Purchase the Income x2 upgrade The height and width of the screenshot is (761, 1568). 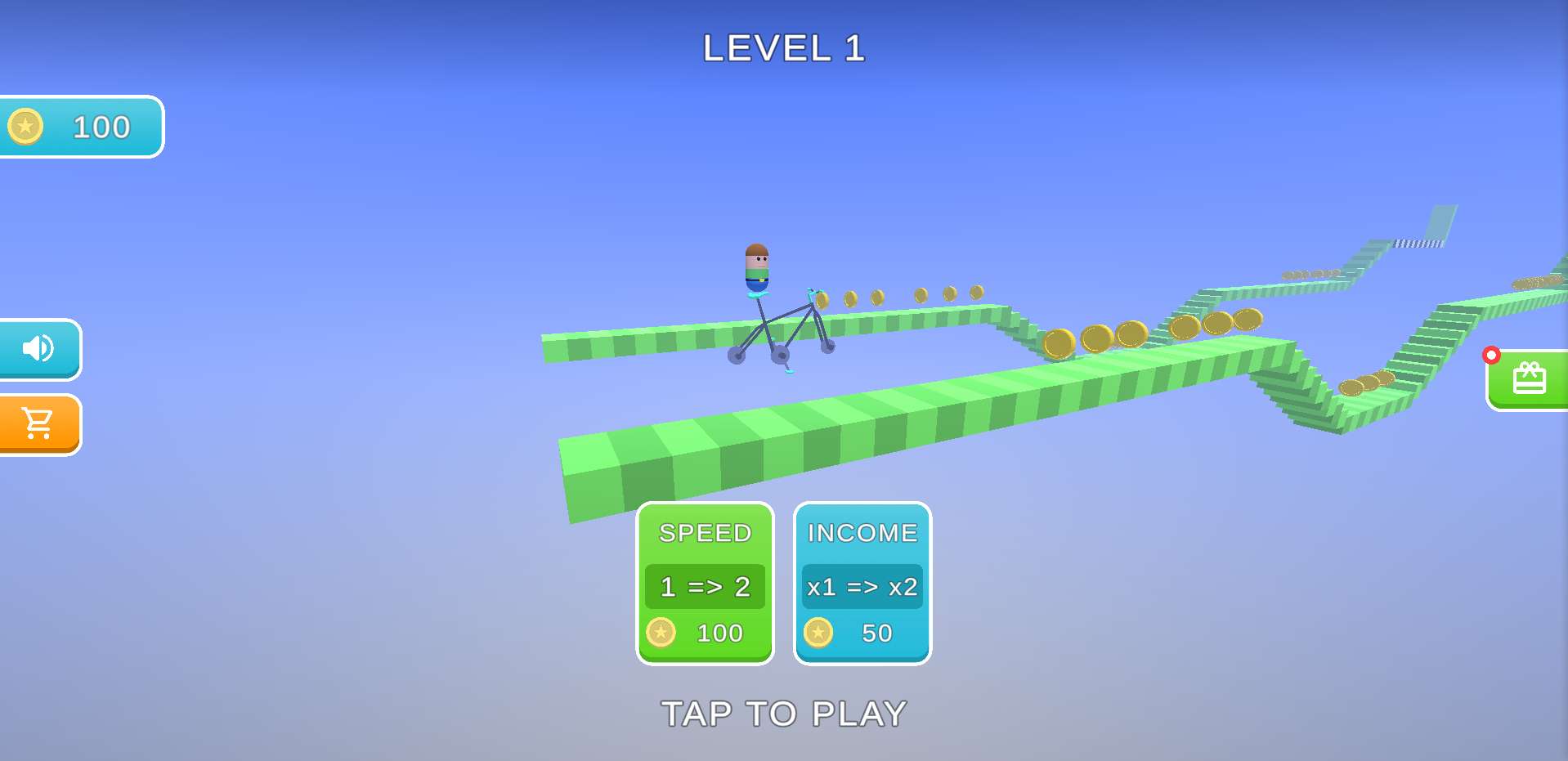(862, 583)
